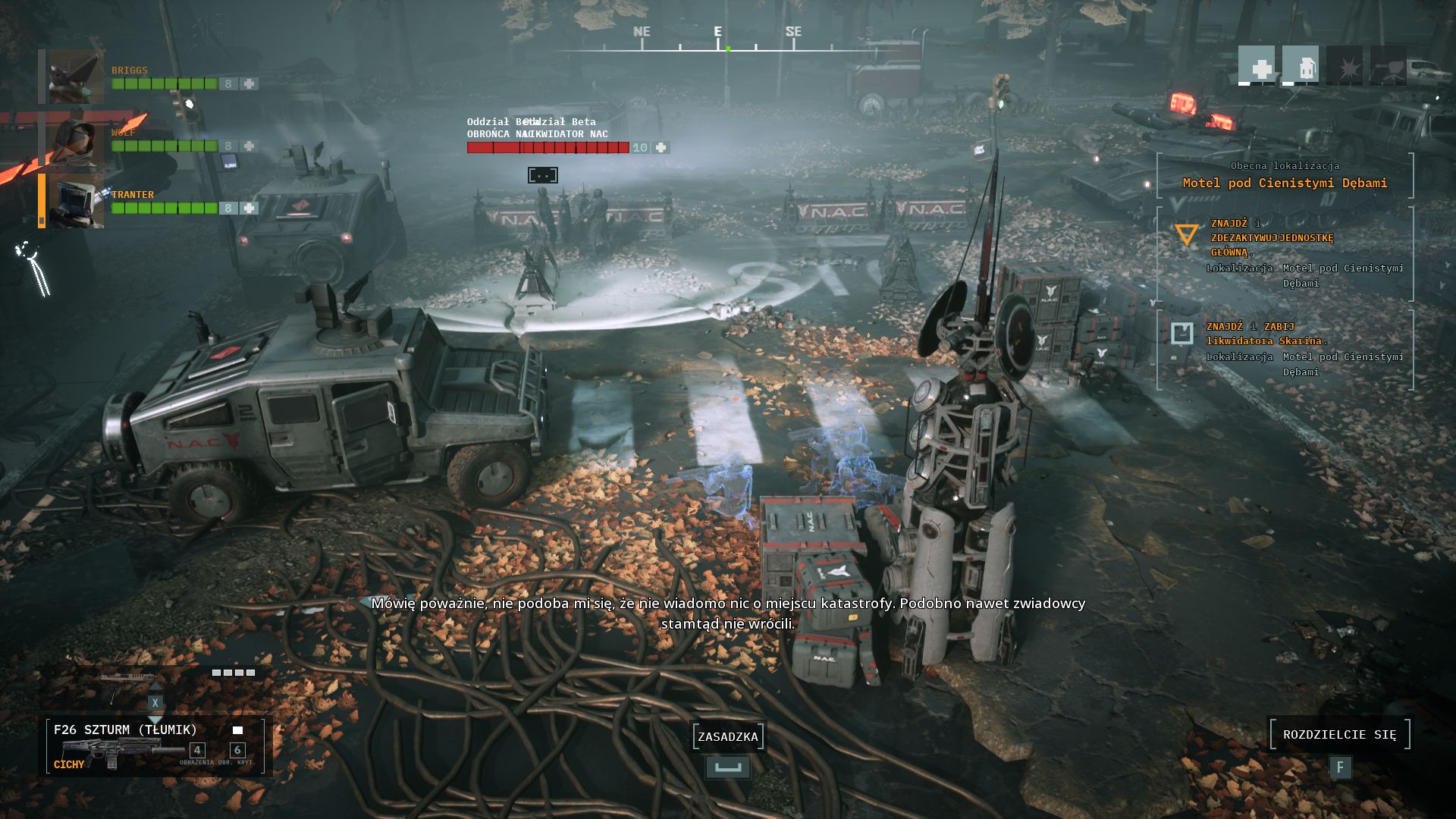Click the Motel pod Cienistymi Dębami location panel
1456x819 pixels.
tap(1285, 175)
